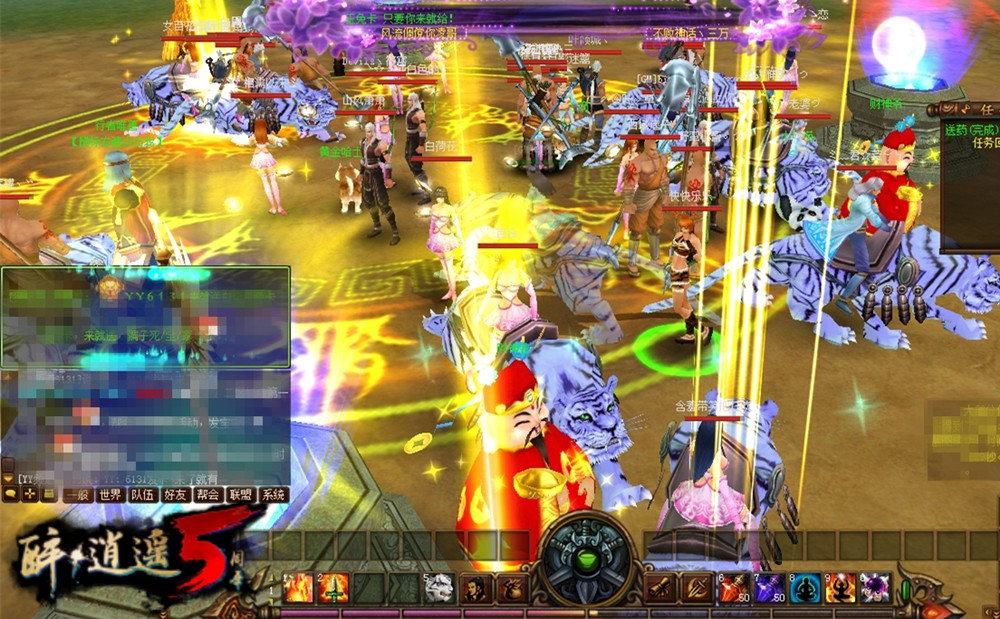Select the 送药 (完成) quest entry
The width and height of the screenshot is (1000, 619).
coord(970,129)
